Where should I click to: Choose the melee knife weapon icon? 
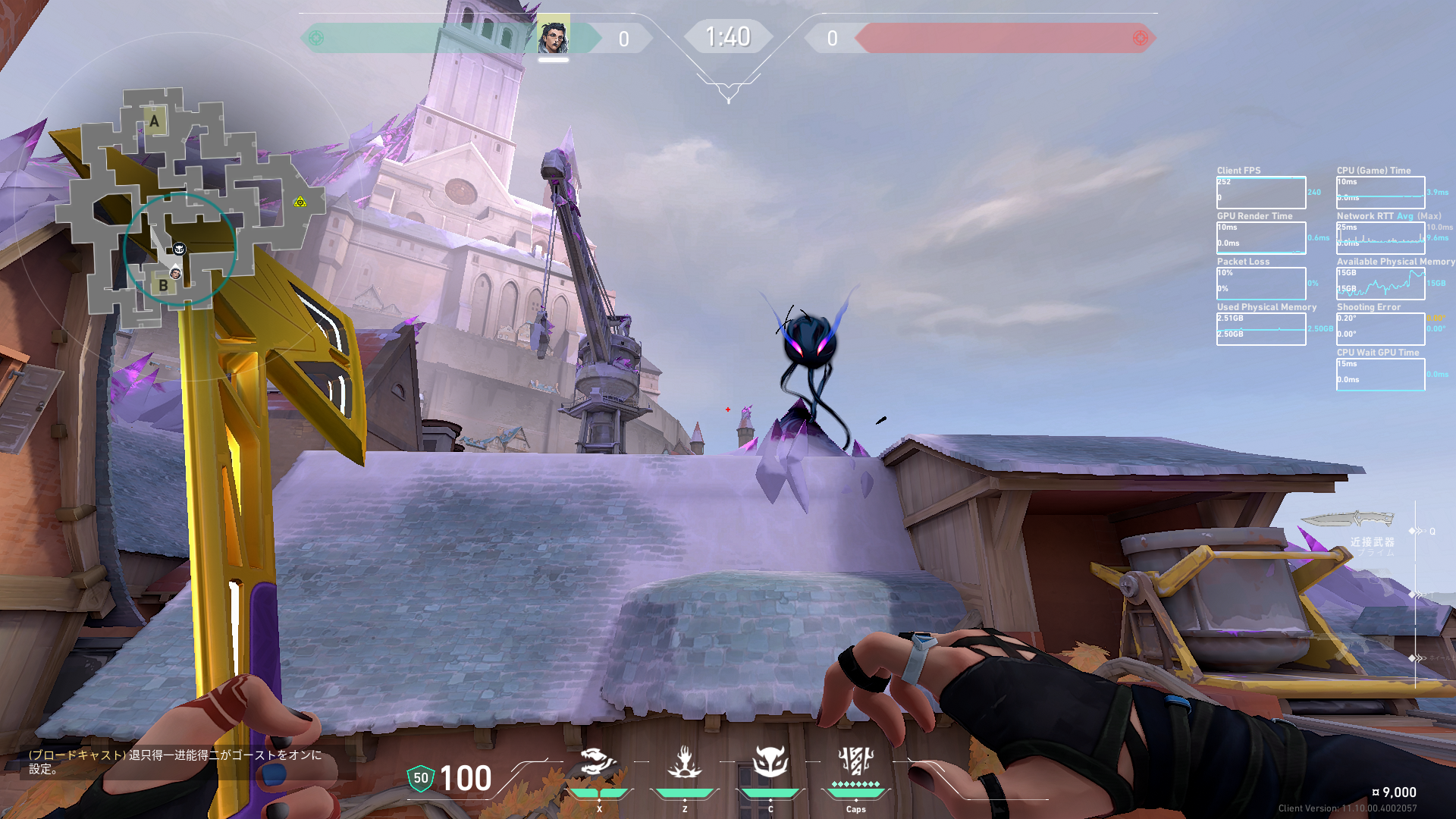point(1348,519)
